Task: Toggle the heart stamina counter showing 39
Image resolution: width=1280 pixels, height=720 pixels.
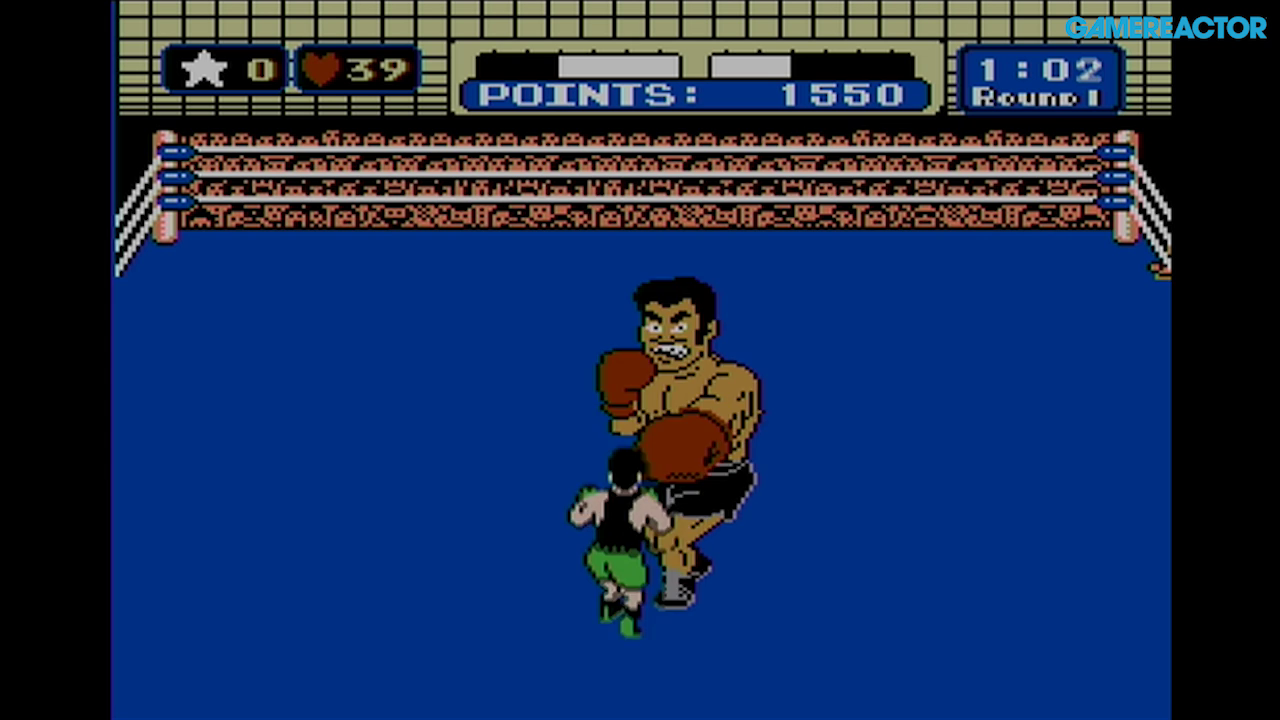Action: click(355, 67)
